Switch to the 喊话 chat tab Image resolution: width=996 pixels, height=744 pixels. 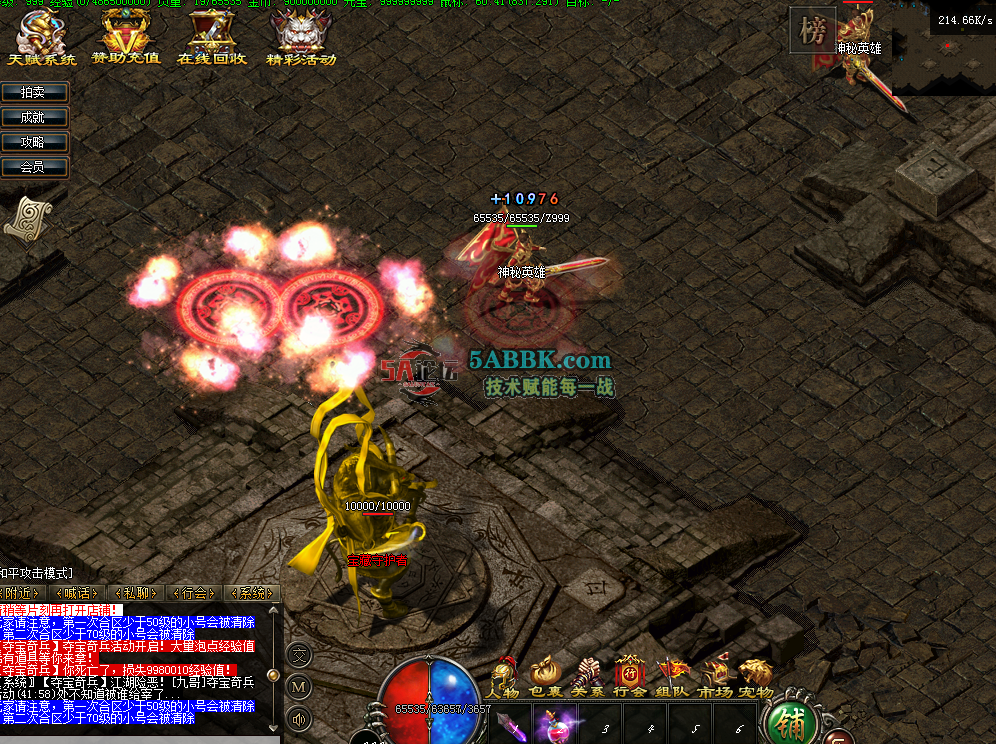(x=80, y=593)
